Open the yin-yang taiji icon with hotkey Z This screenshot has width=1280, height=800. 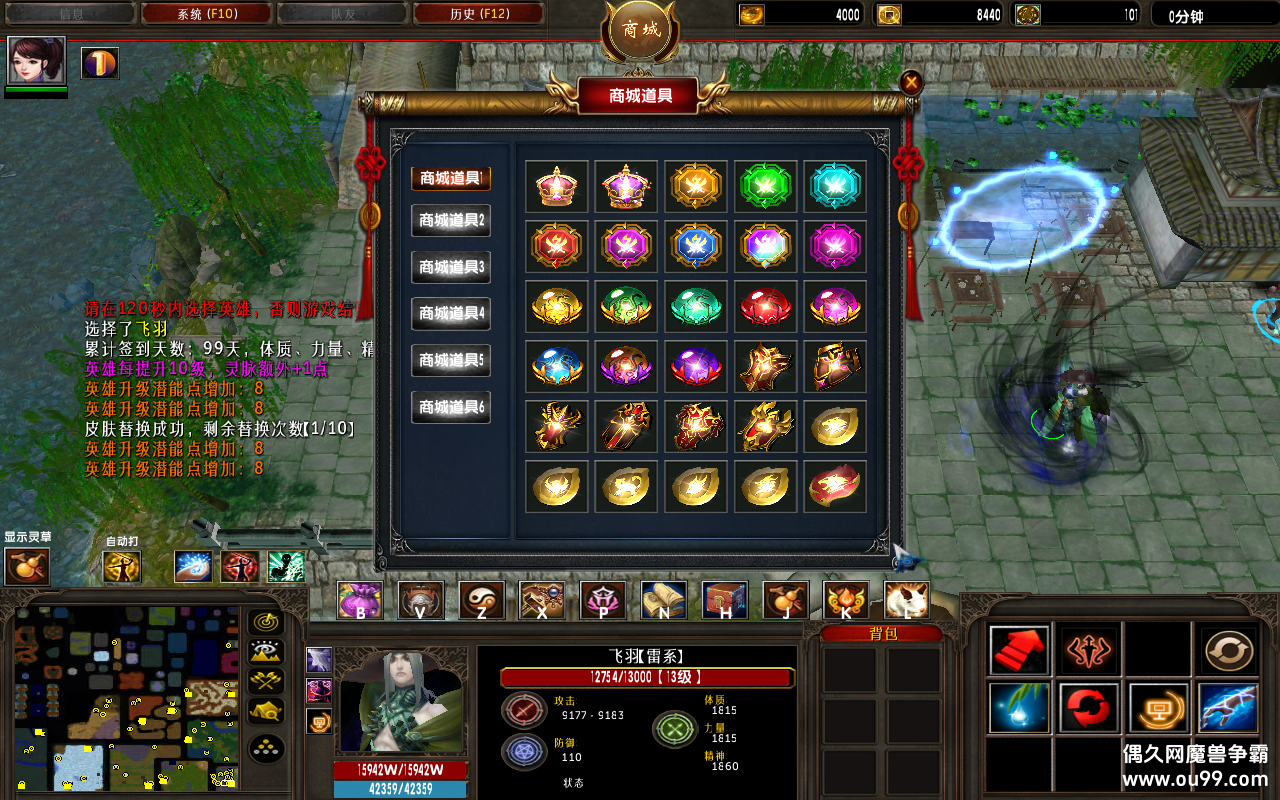(x=482, y=601)
